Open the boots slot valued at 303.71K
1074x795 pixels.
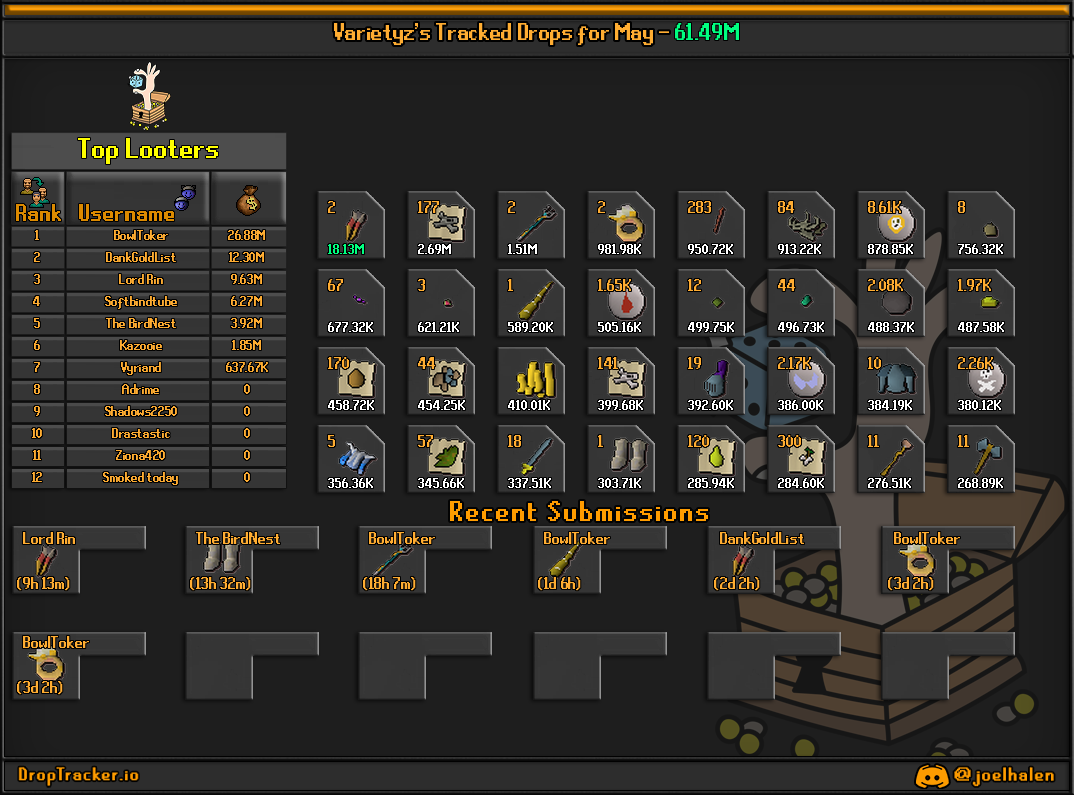click(621, 459)
